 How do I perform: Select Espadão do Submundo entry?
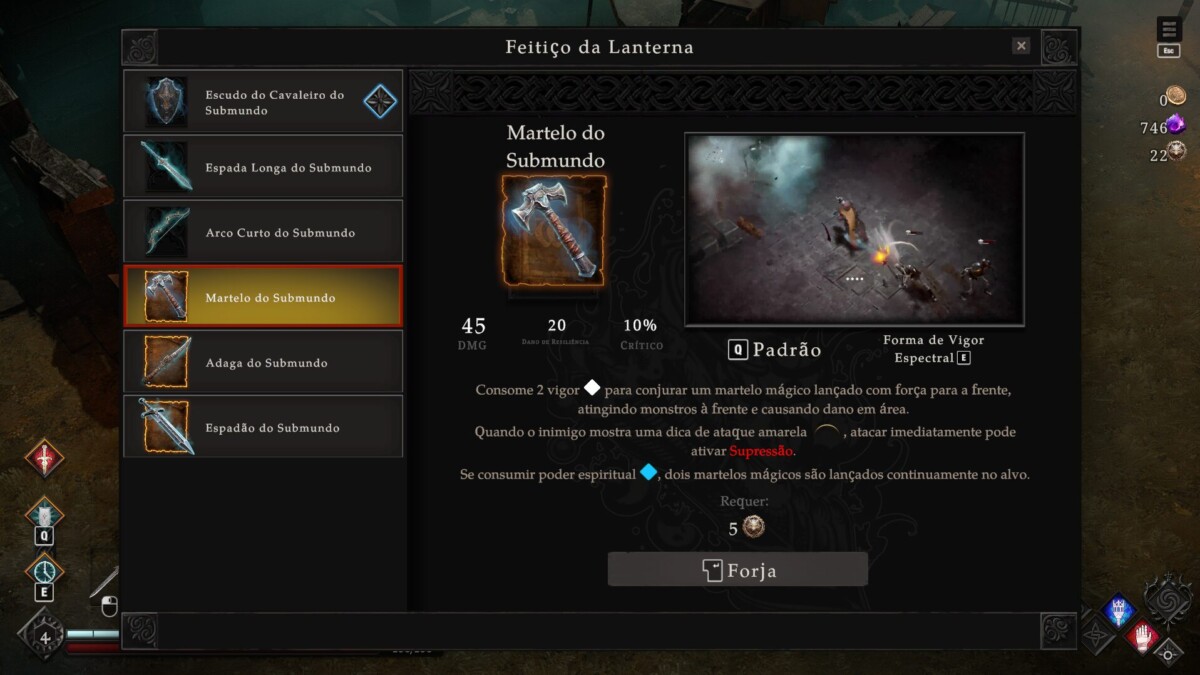[263, 427]
